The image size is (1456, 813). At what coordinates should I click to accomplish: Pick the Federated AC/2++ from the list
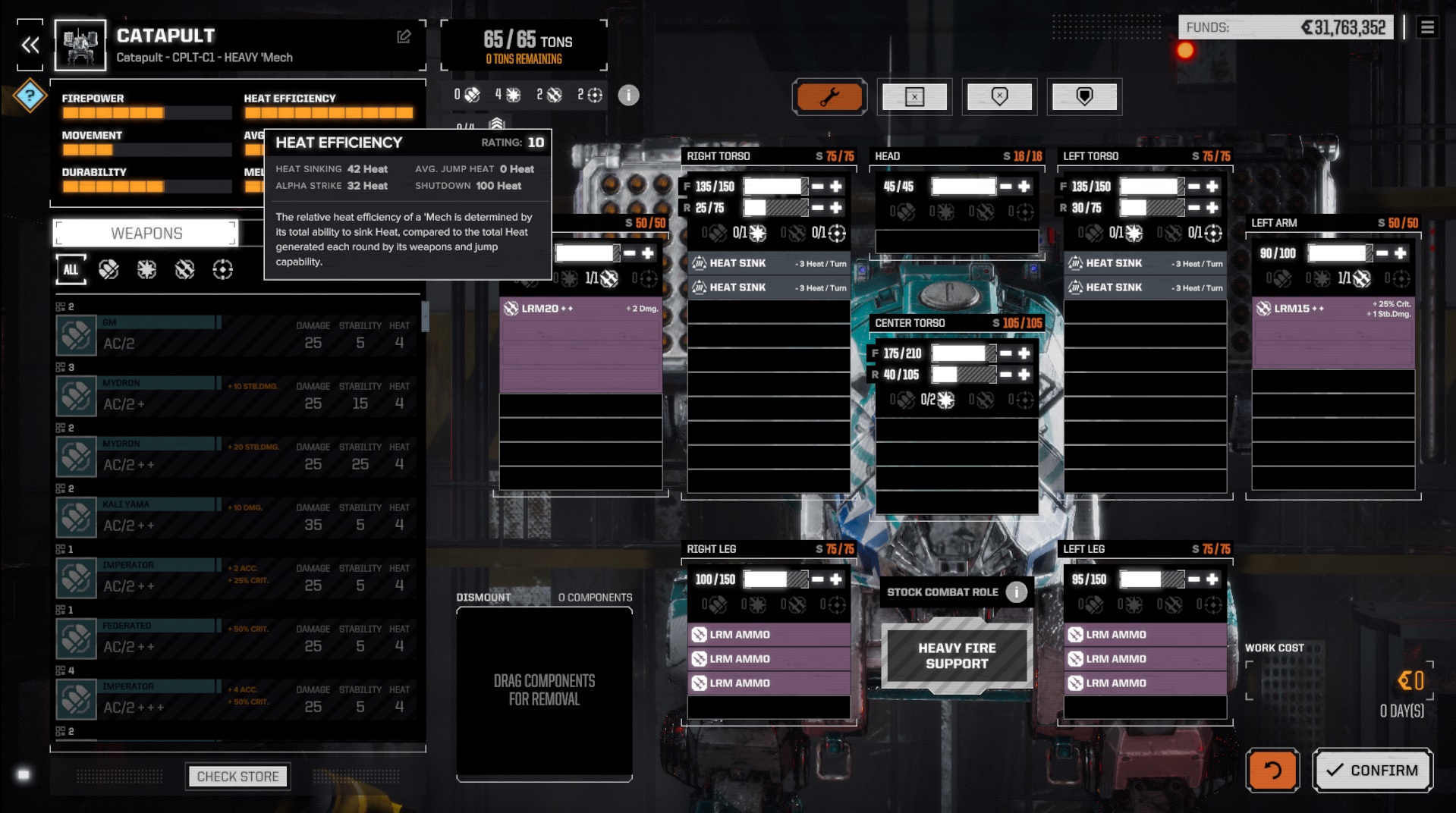click(235, 639)
